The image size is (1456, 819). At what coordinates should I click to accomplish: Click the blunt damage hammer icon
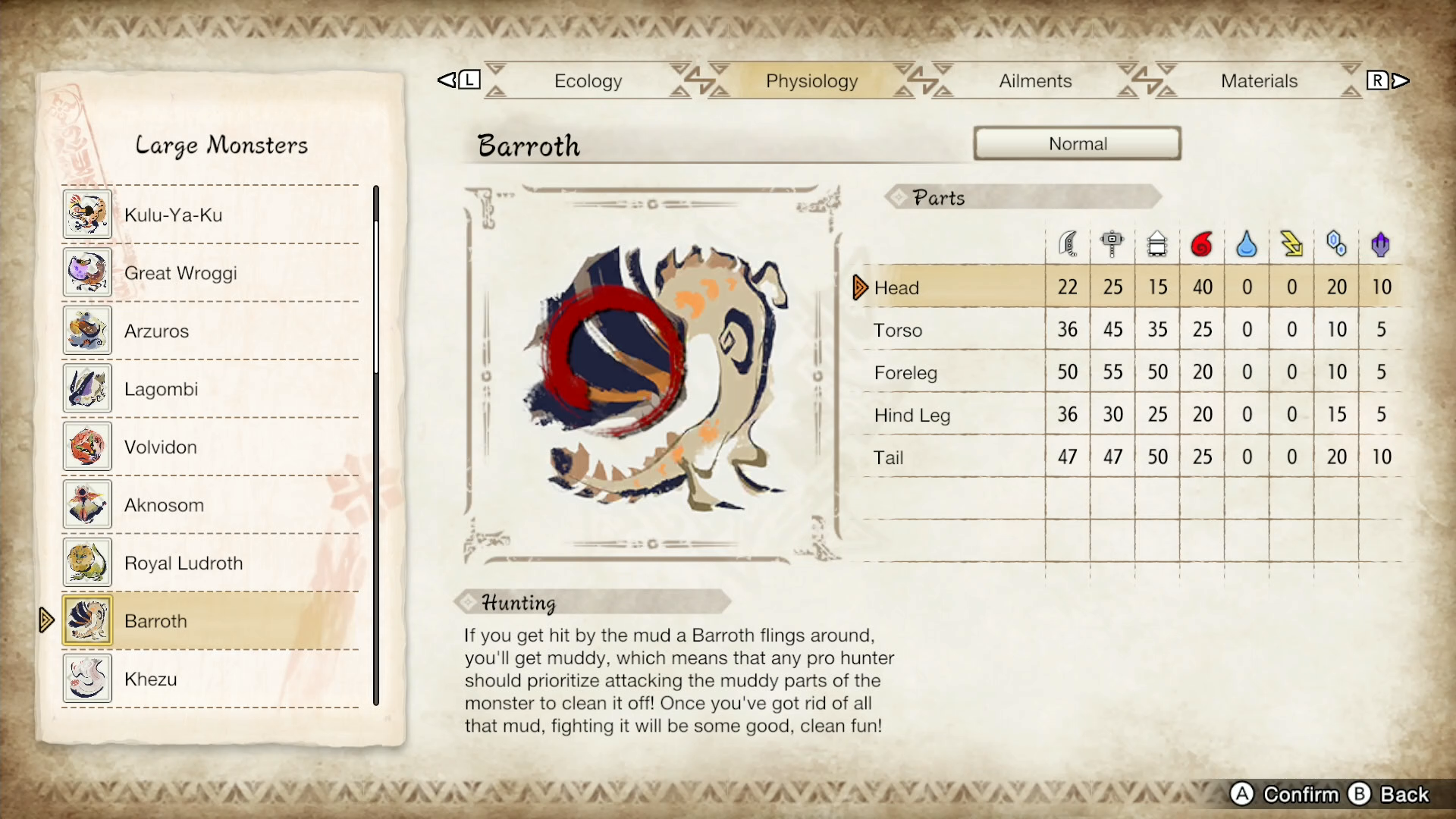pyautogui.click(x=1112, y=243)
